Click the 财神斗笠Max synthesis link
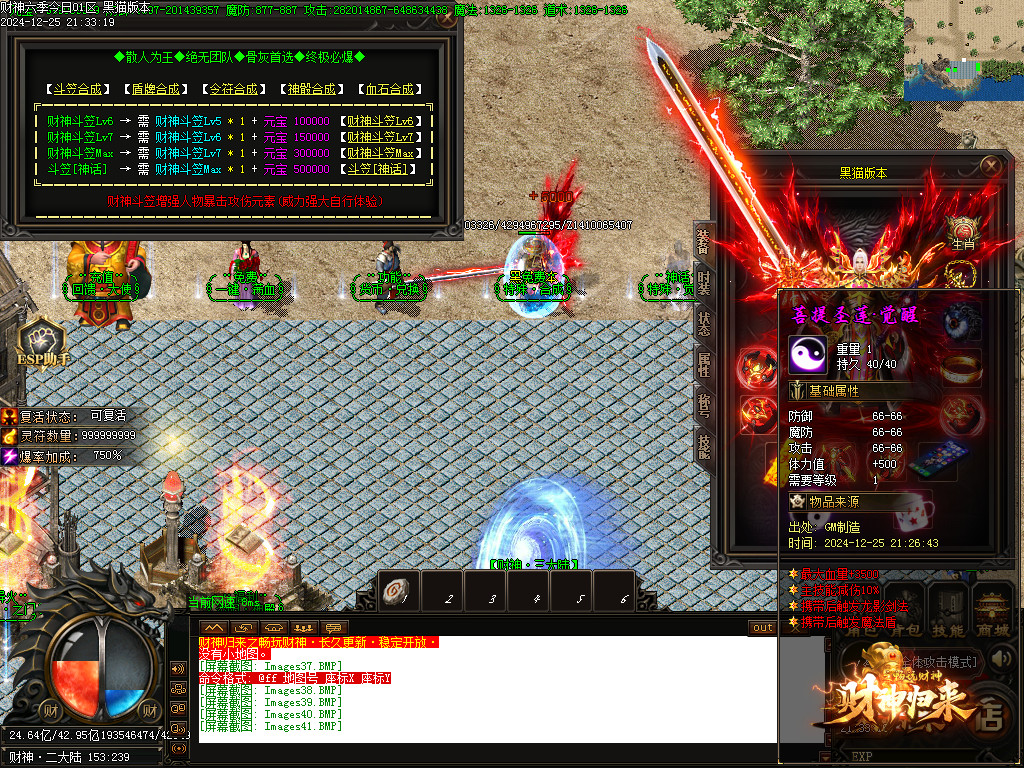Viewport: 1024px width, 768px height. point(386,153)
